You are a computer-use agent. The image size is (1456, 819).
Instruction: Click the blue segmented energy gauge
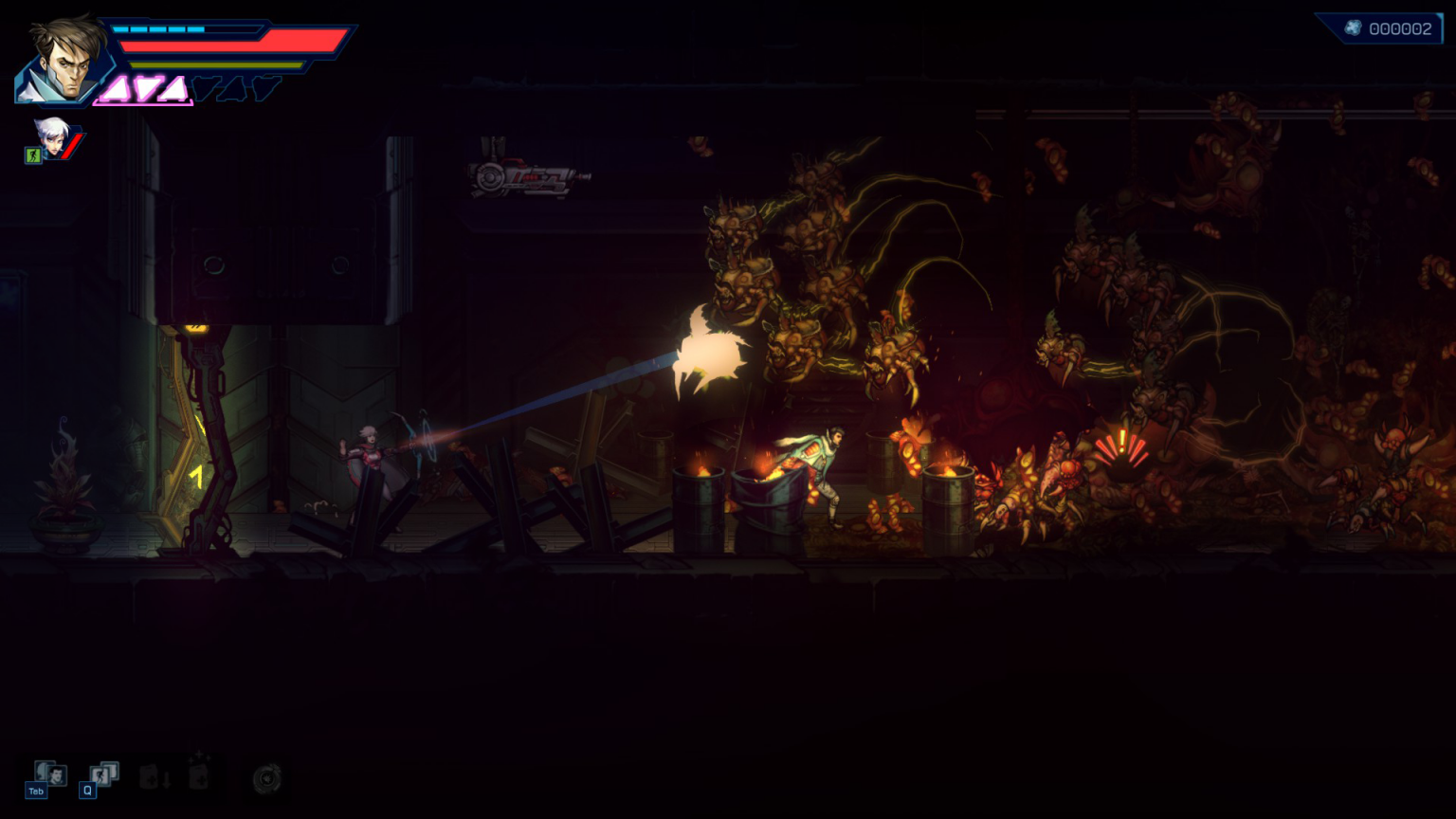coord(160,29)
